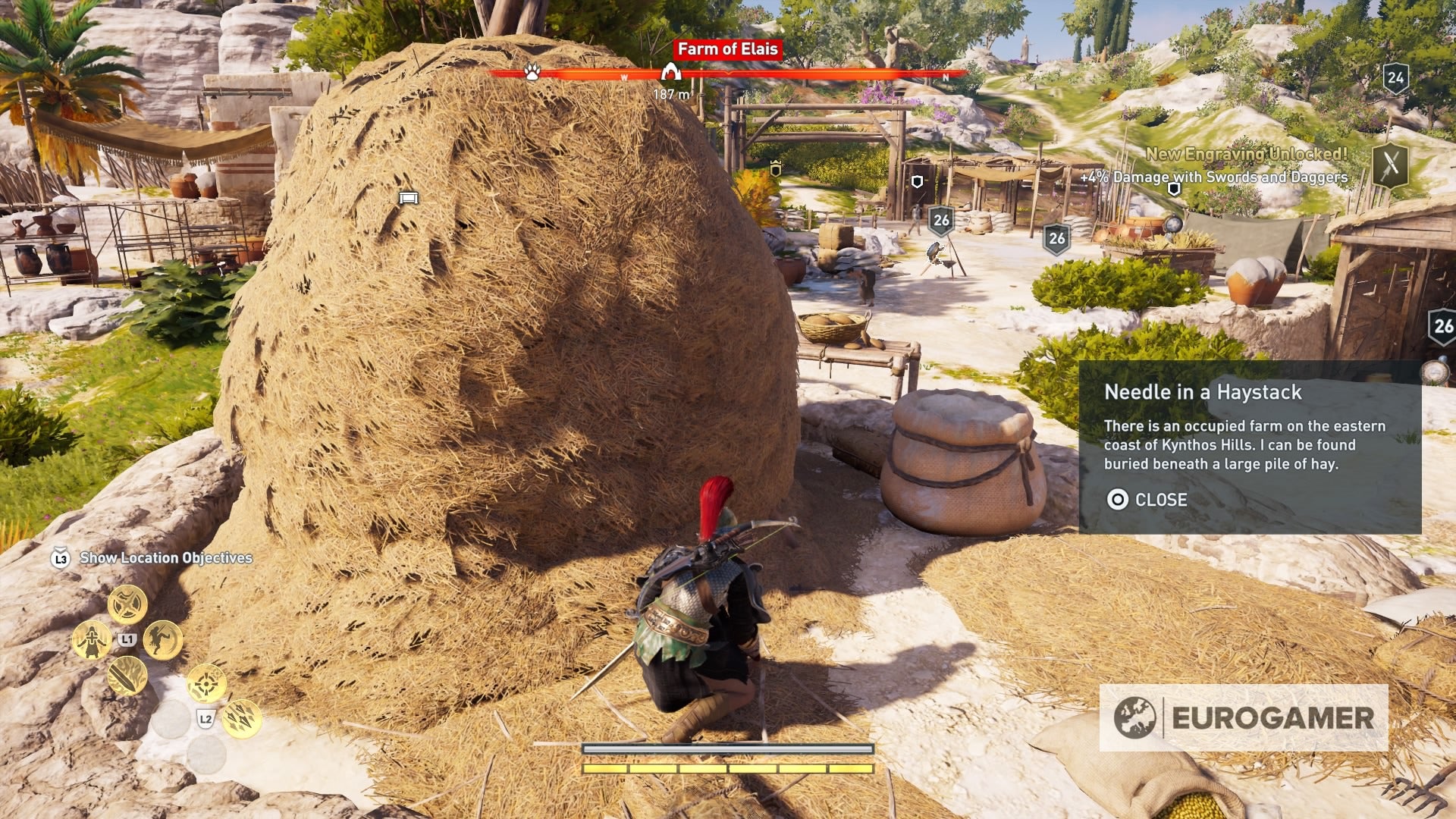Click the L1 ability group button
Image resolution: width=1456 pixels, height=819 pixels.
click(x=127, y=639)
